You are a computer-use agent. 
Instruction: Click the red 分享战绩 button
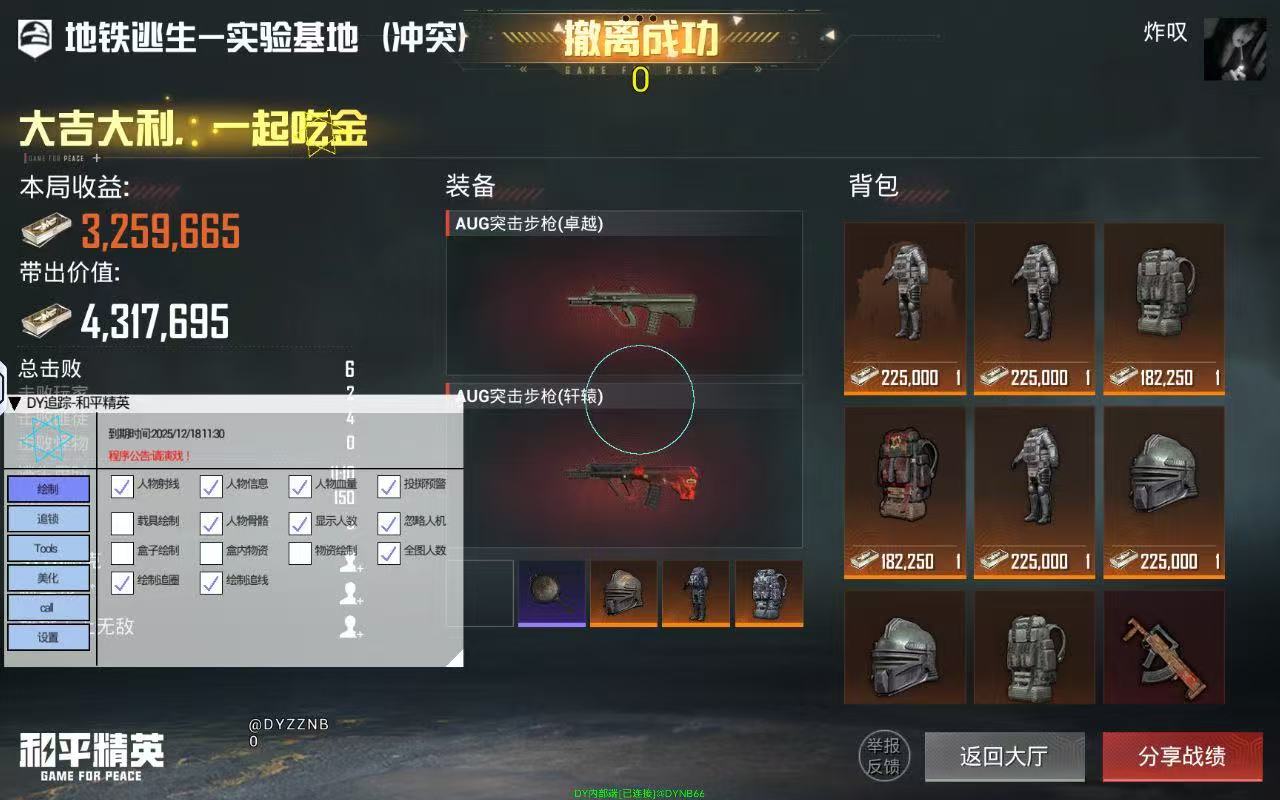pyautogui.click(x=1181, y=757)
